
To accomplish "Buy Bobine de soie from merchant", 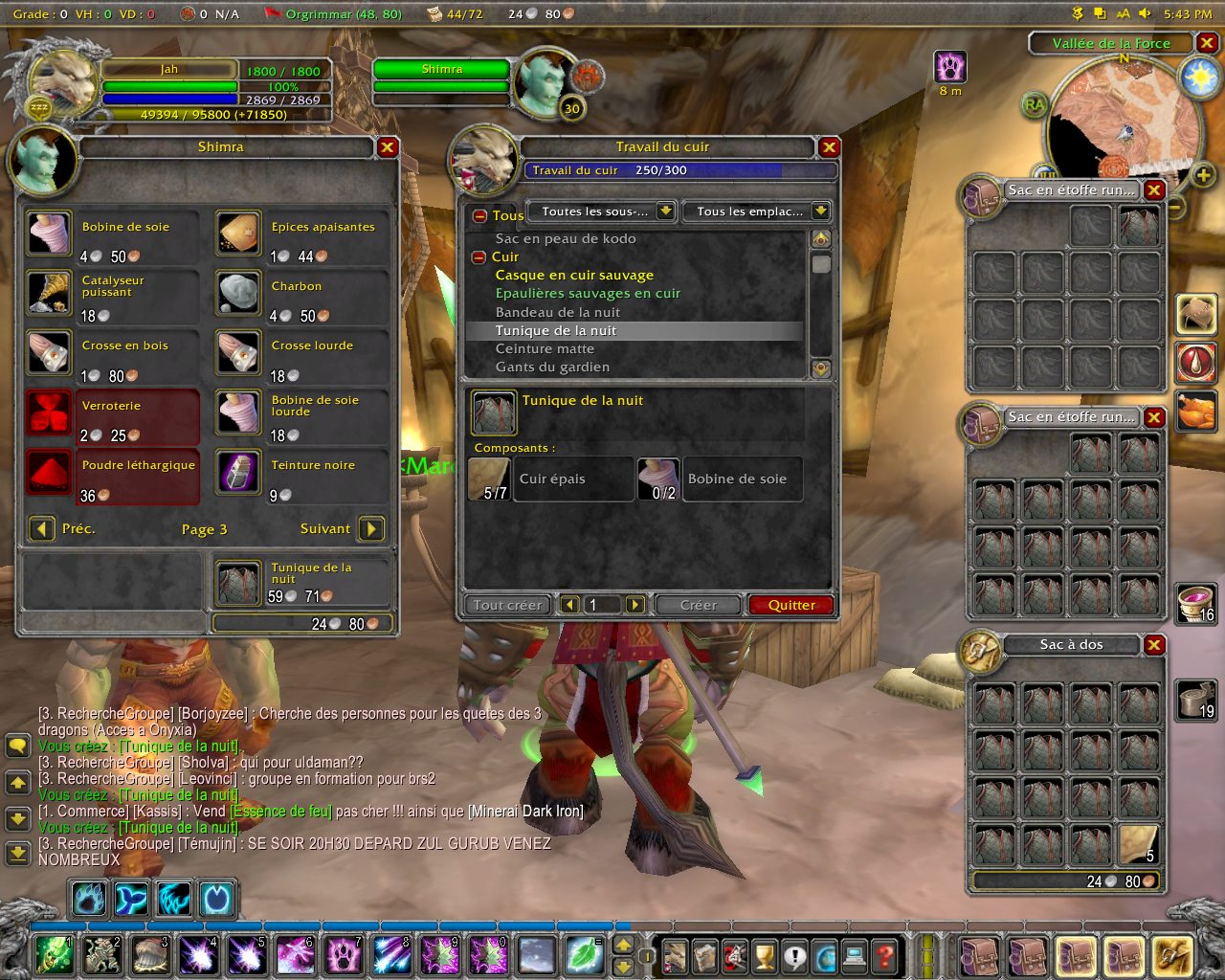I will click(49, 234).
